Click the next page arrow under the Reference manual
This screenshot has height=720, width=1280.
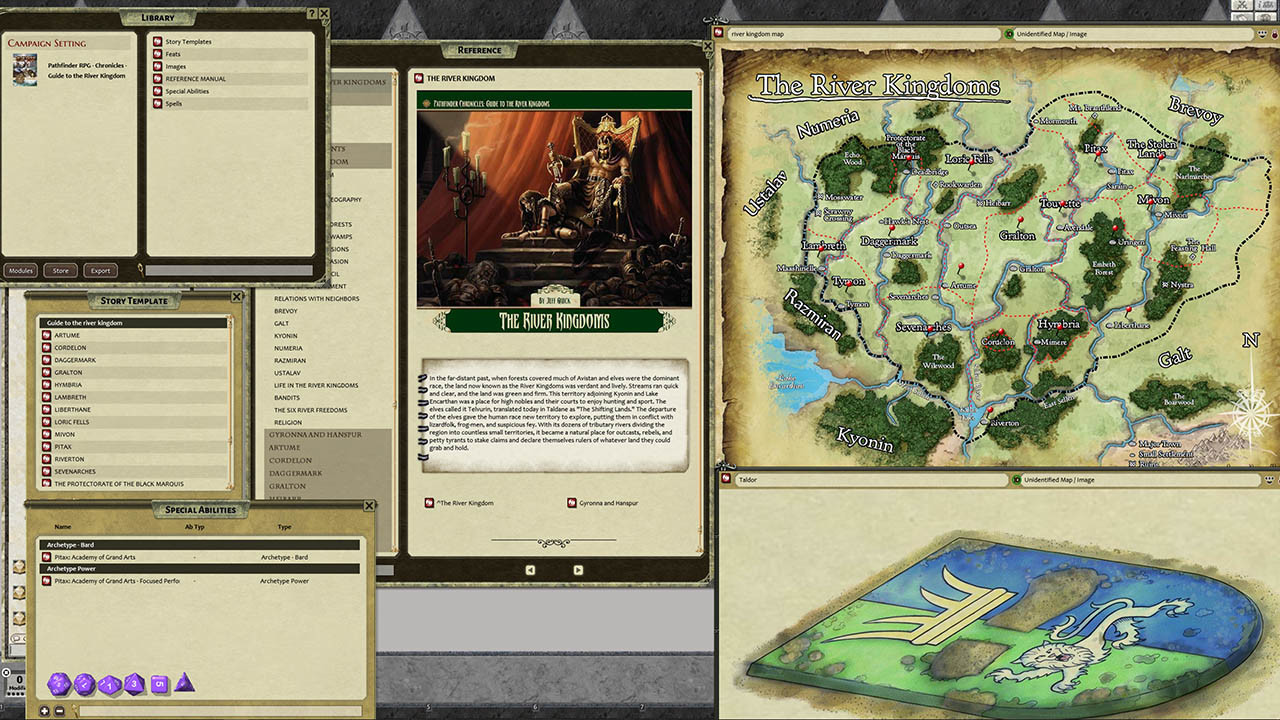pyautogui.click(x=578, y=570)
